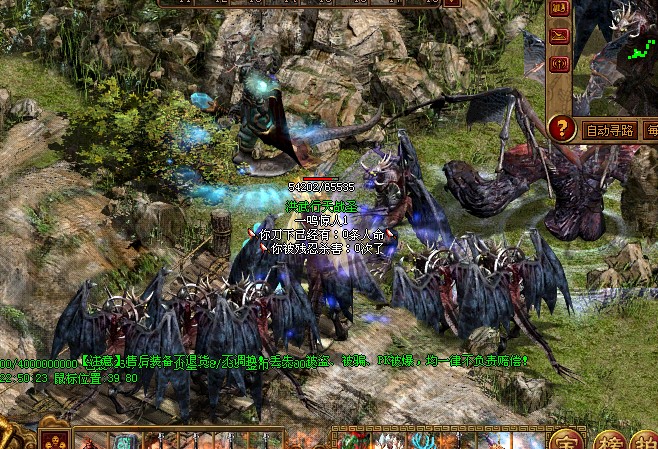Activate the teal rune skill slot
The image size is (658, 449).
pos(123,441)
